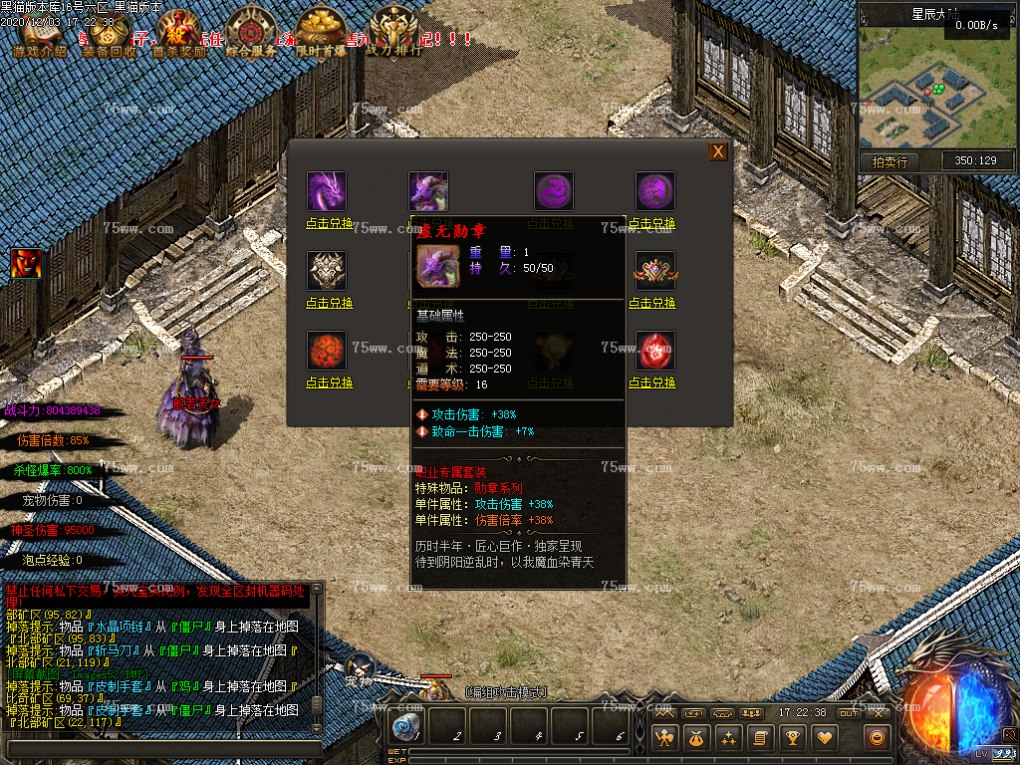Click the minimap of the town
The height and width of the screenshot is (765, 1020).
point(936,95)
